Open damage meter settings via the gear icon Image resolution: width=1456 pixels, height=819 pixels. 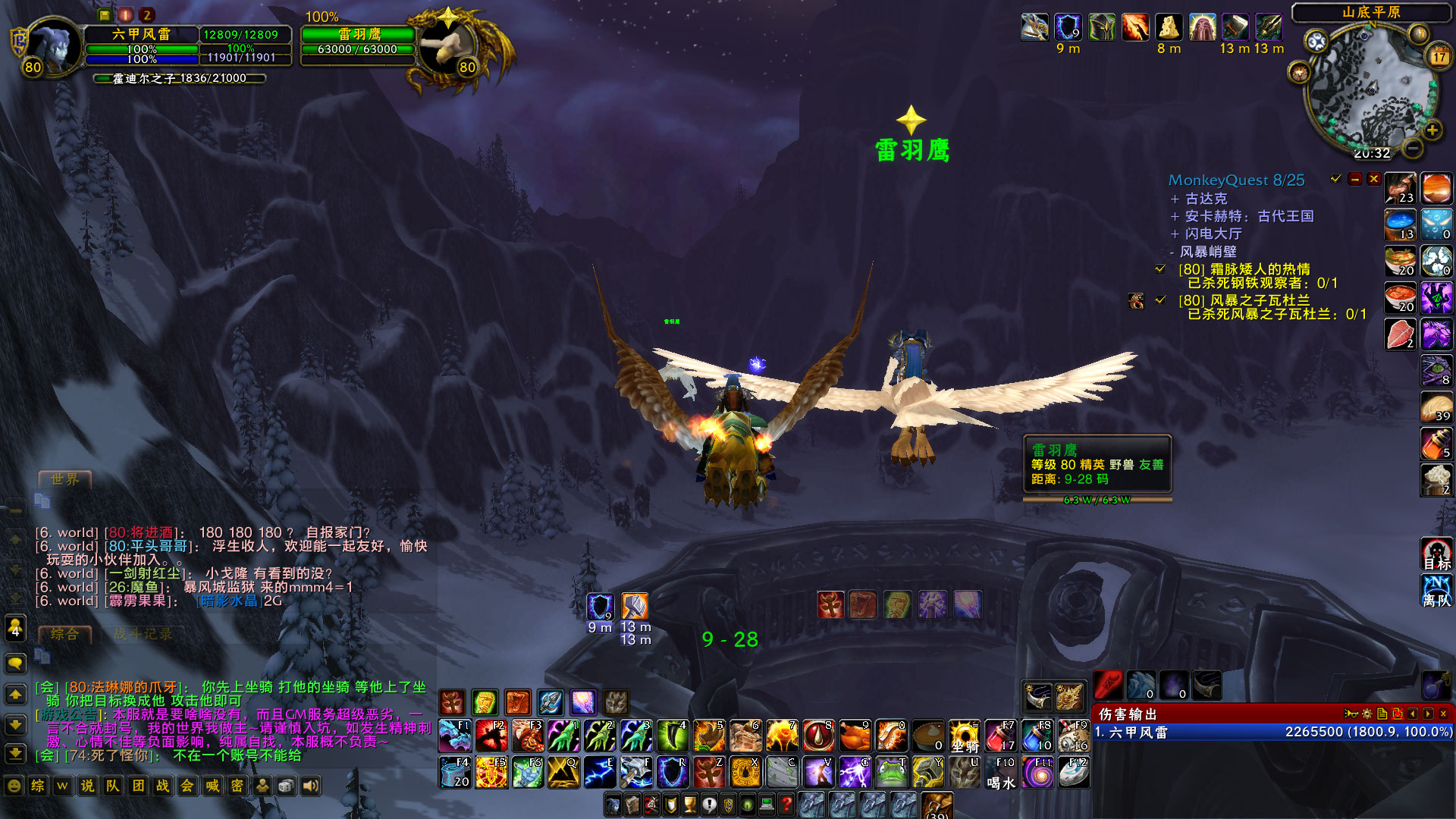tap(1367, 714)
